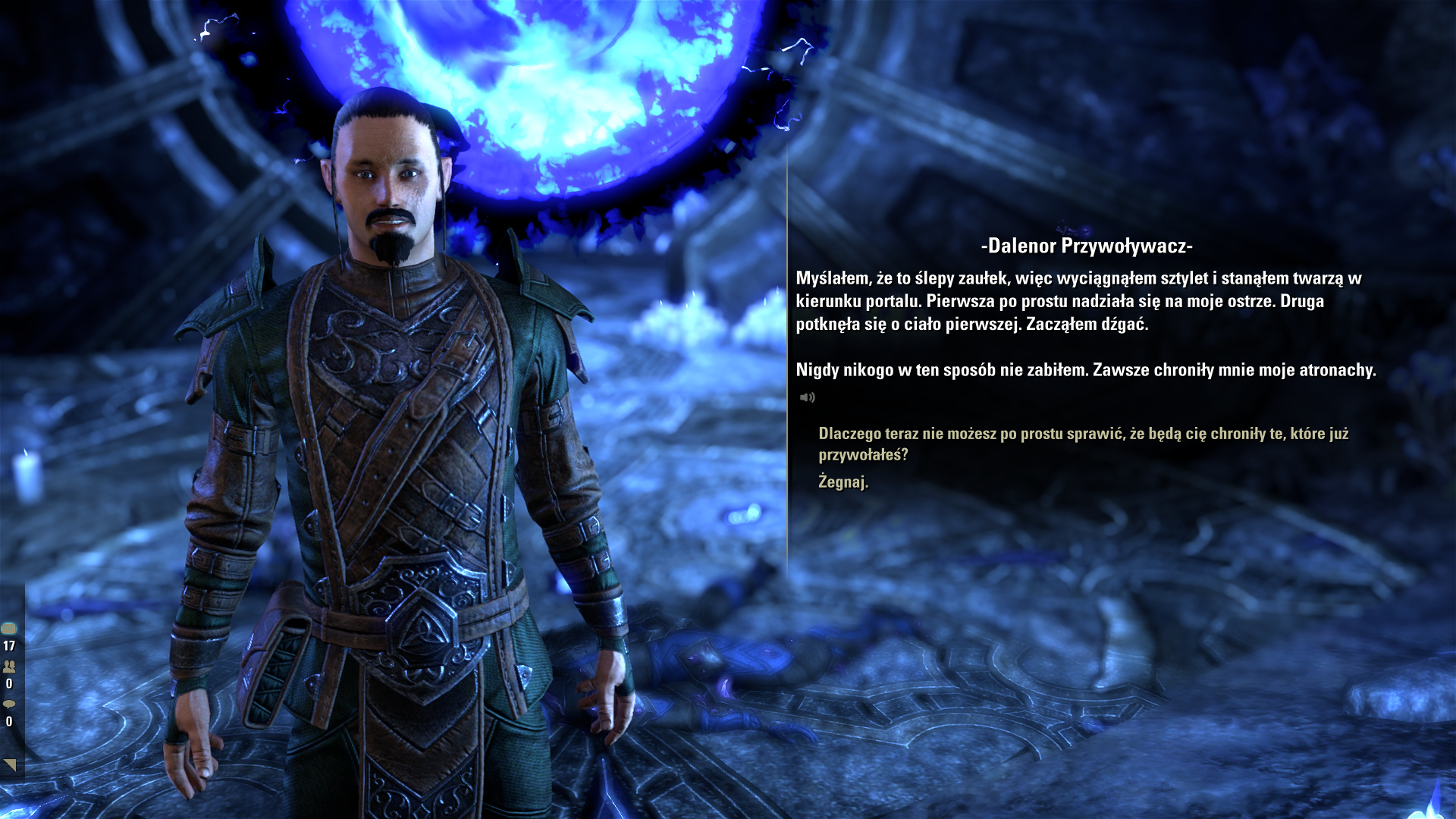
Task: Expand the chat panel corner arrow
Action: point(11,764)
